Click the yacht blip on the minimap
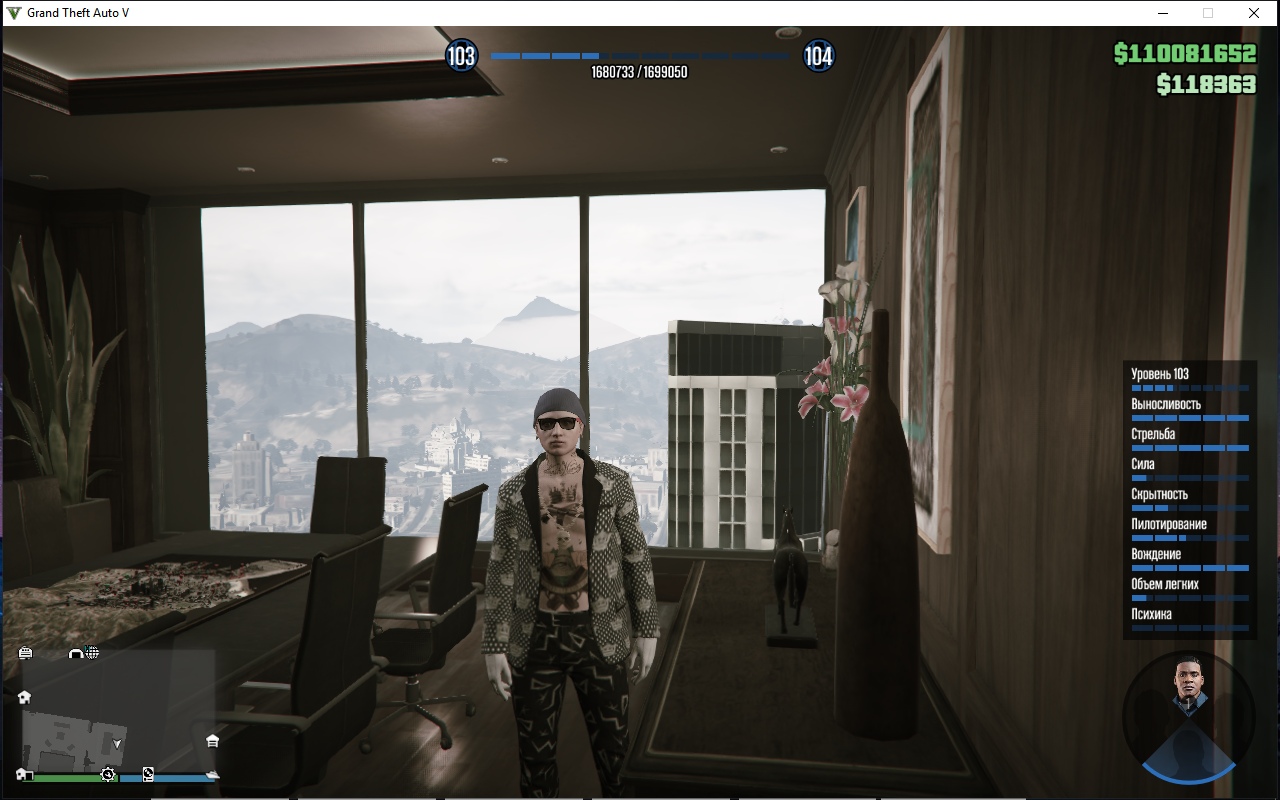The width and height of the screenshot is (1280, 800). 212,775
